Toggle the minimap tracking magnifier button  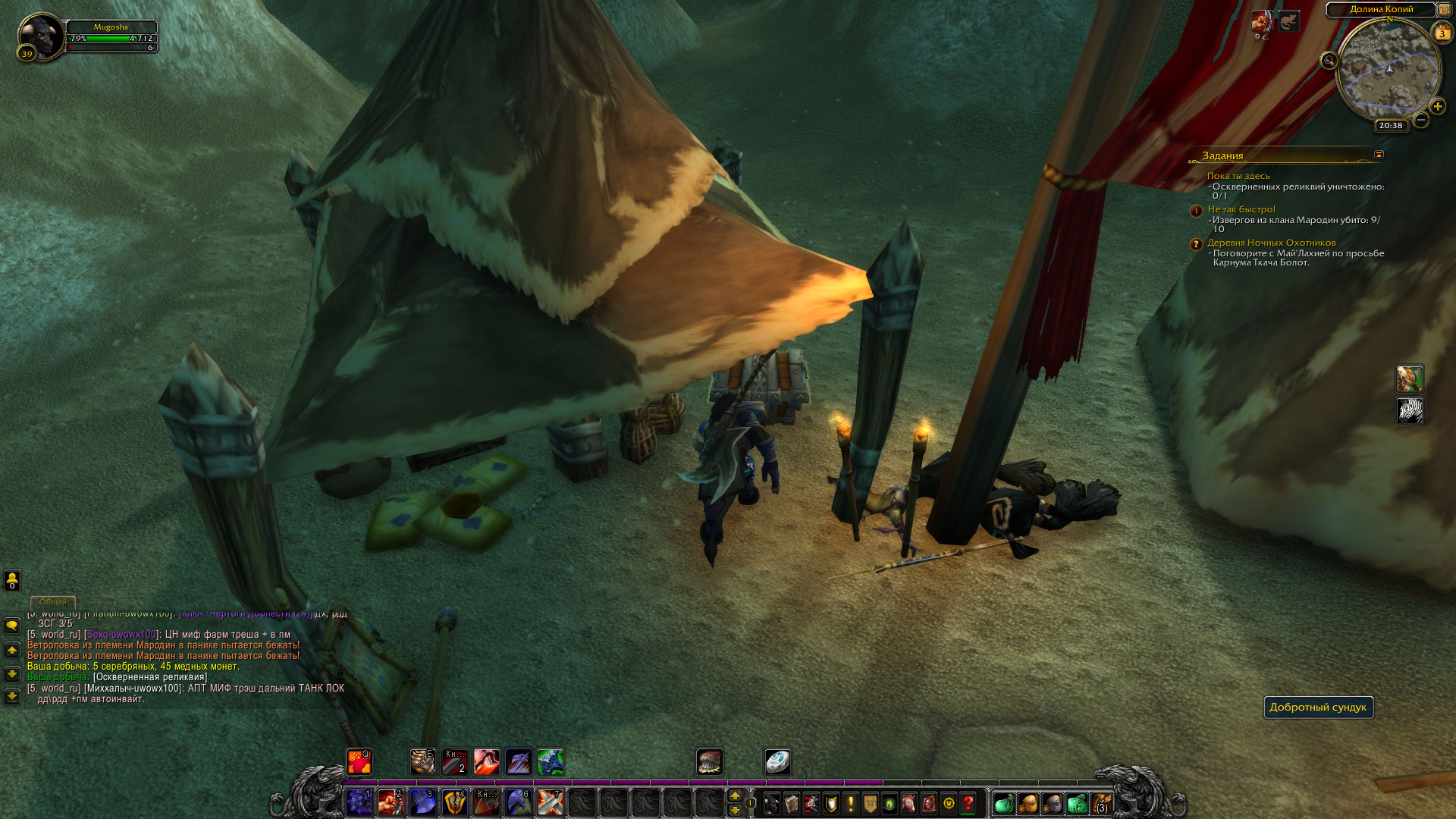pyautogui.click(x=1329, y=61)
